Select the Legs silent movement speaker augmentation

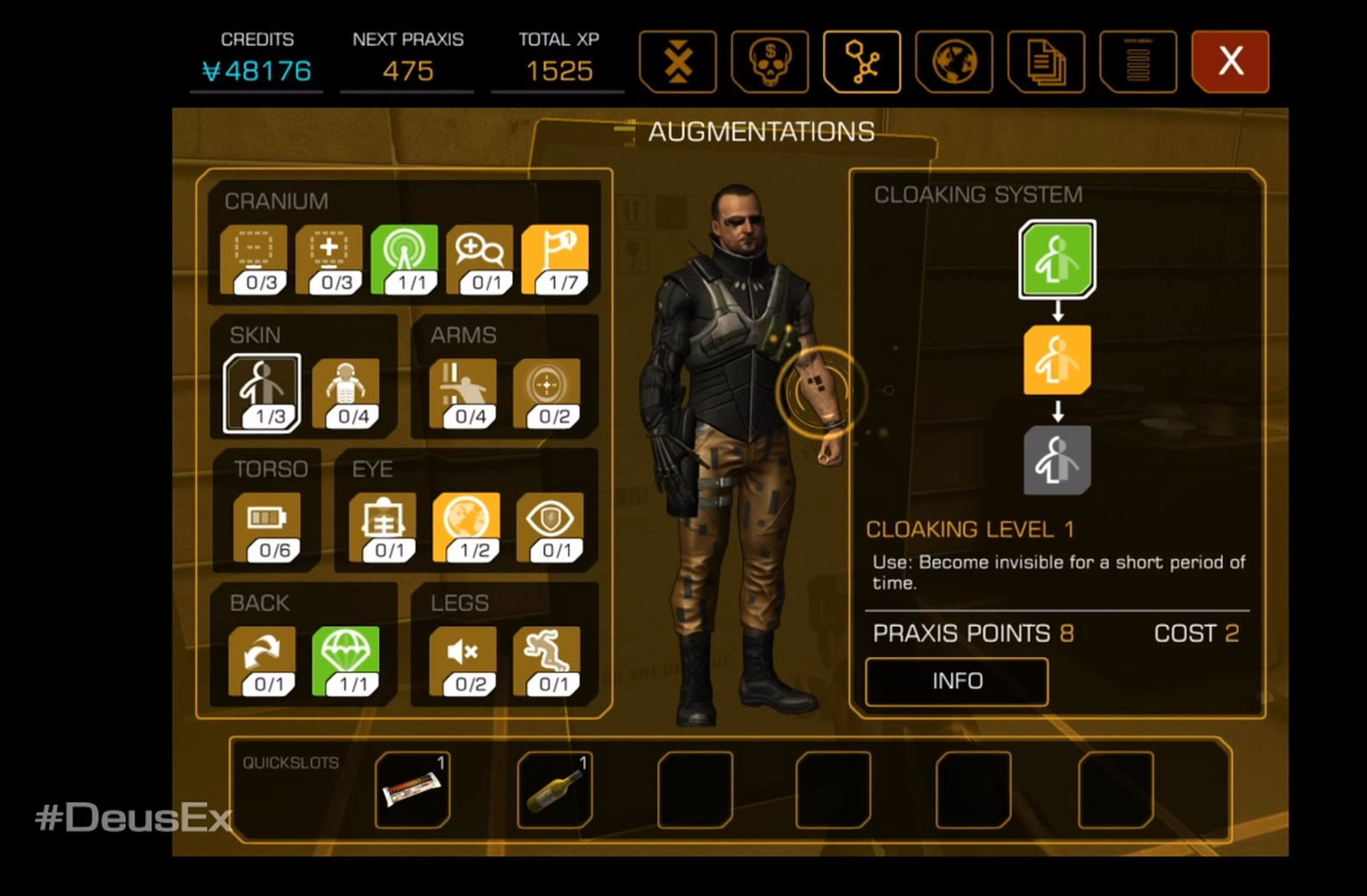click(x=463, y=660)
